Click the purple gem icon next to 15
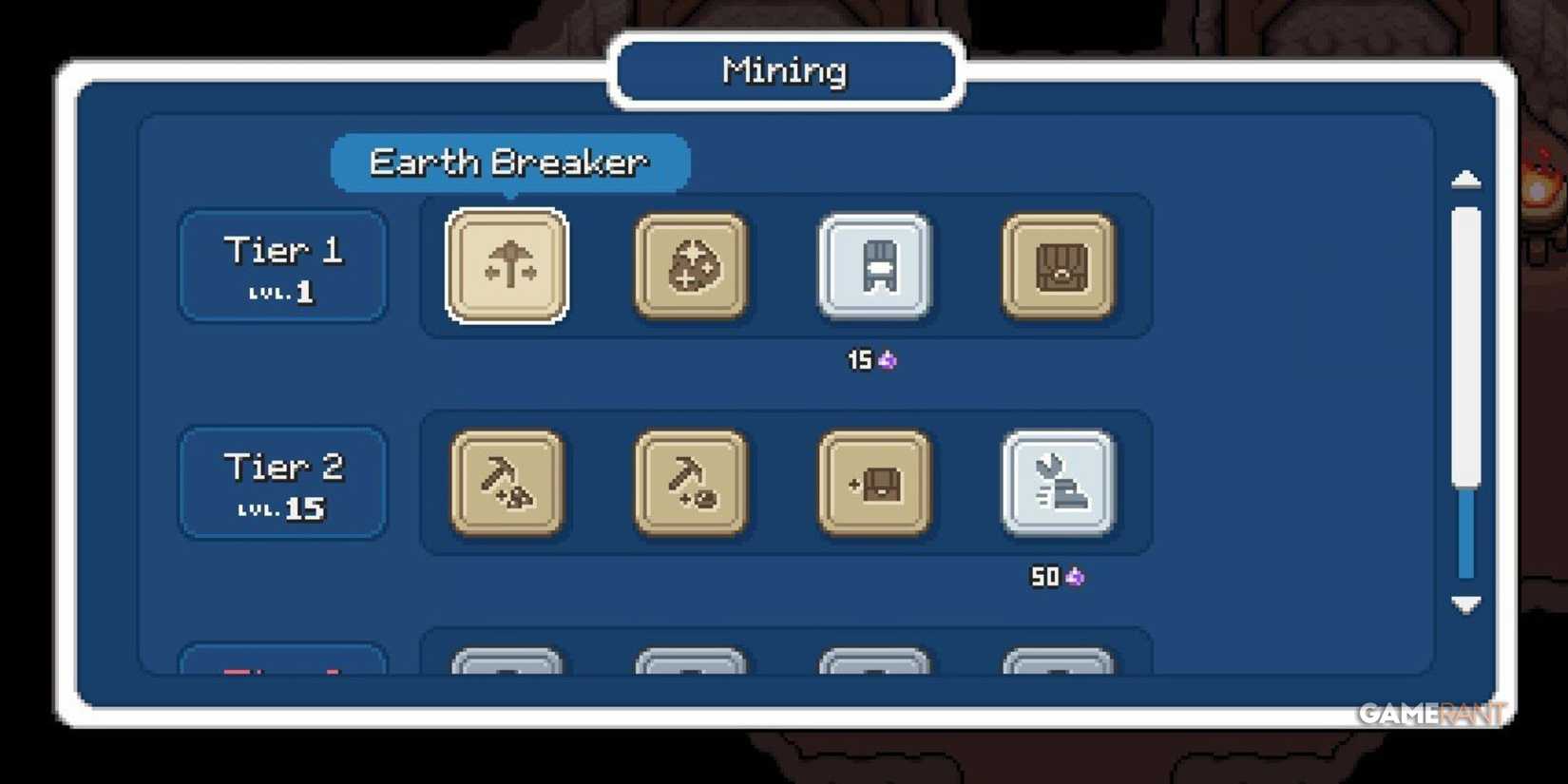1568x784 pixels. tap(886, 360)
